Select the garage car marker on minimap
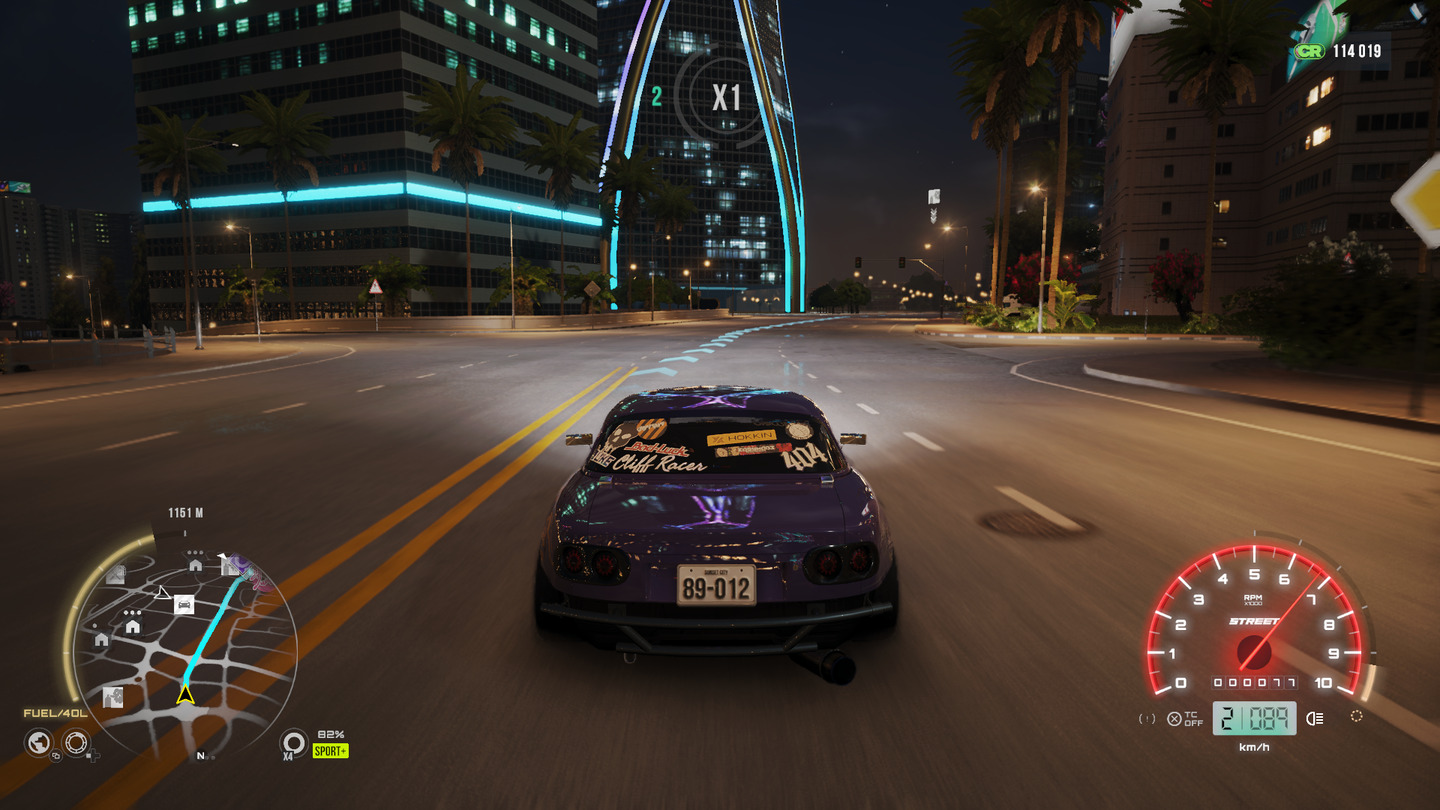The image size is (1440, 810). [x=183, y=604]
